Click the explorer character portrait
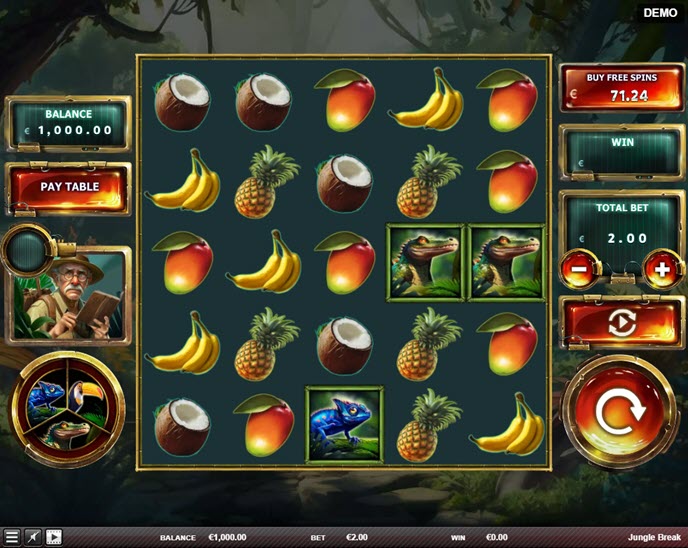688x548 pixels. 70,295
